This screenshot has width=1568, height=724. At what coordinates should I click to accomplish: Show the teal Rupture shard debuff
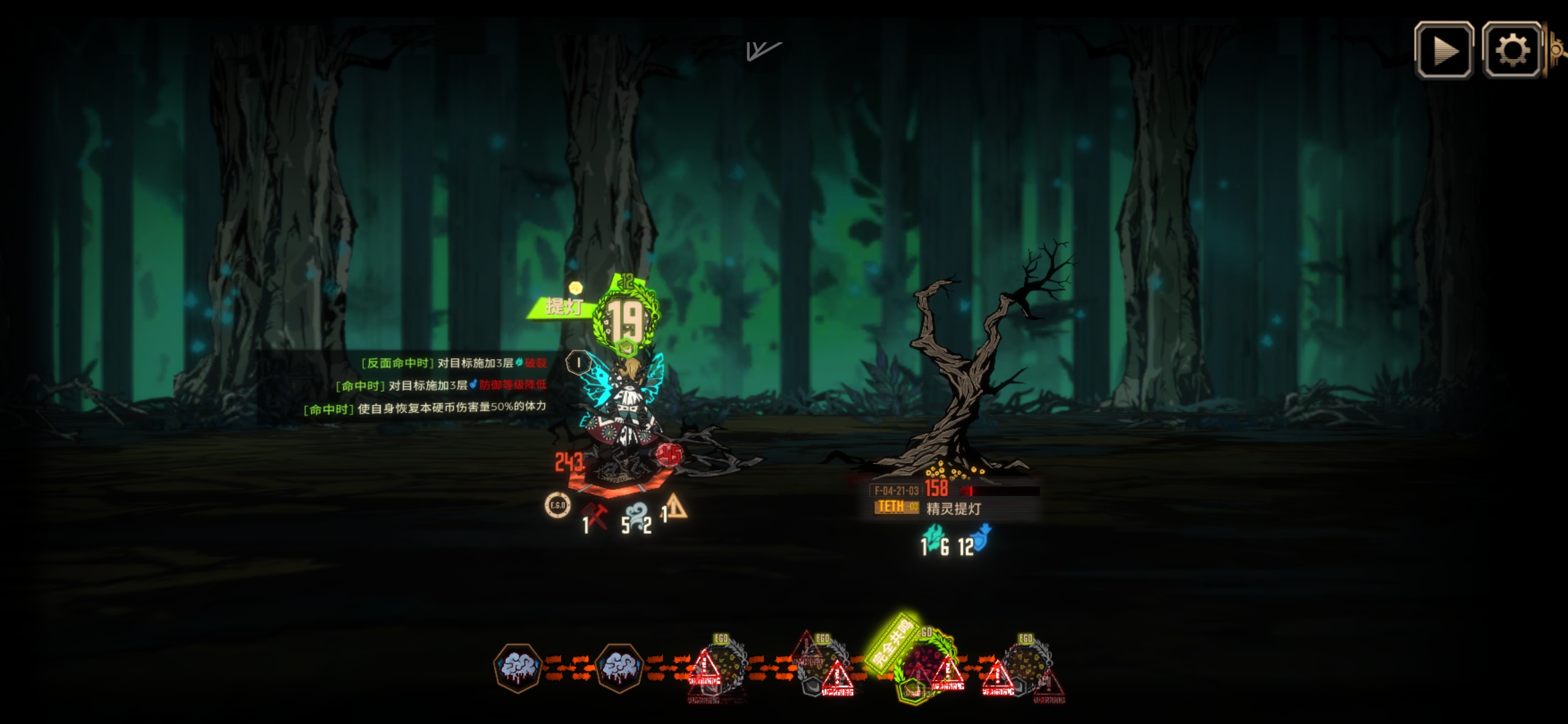[932, 538]
